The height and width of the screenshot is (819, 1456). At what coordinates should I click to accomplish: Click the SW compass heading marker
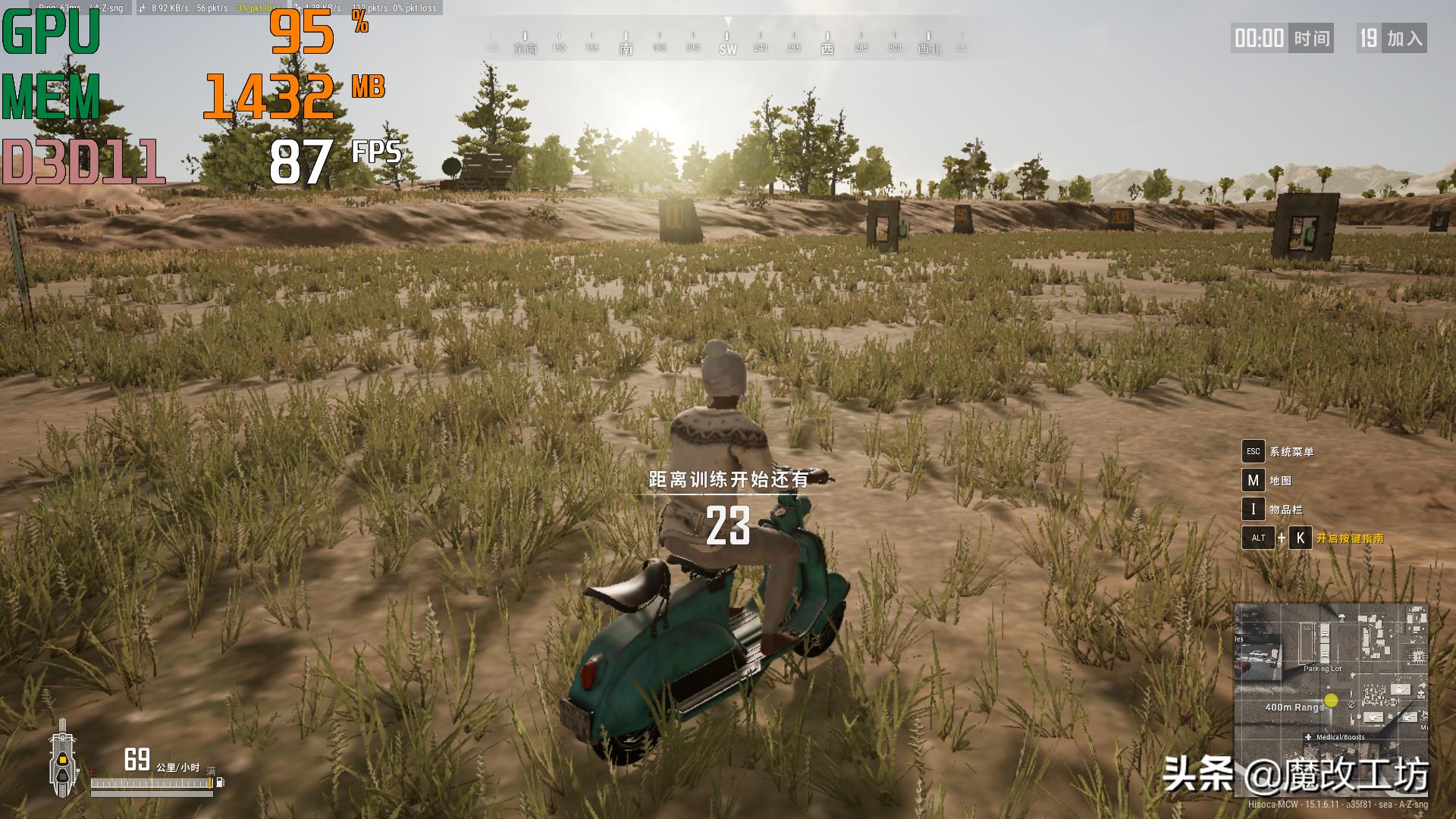point(727,49)
